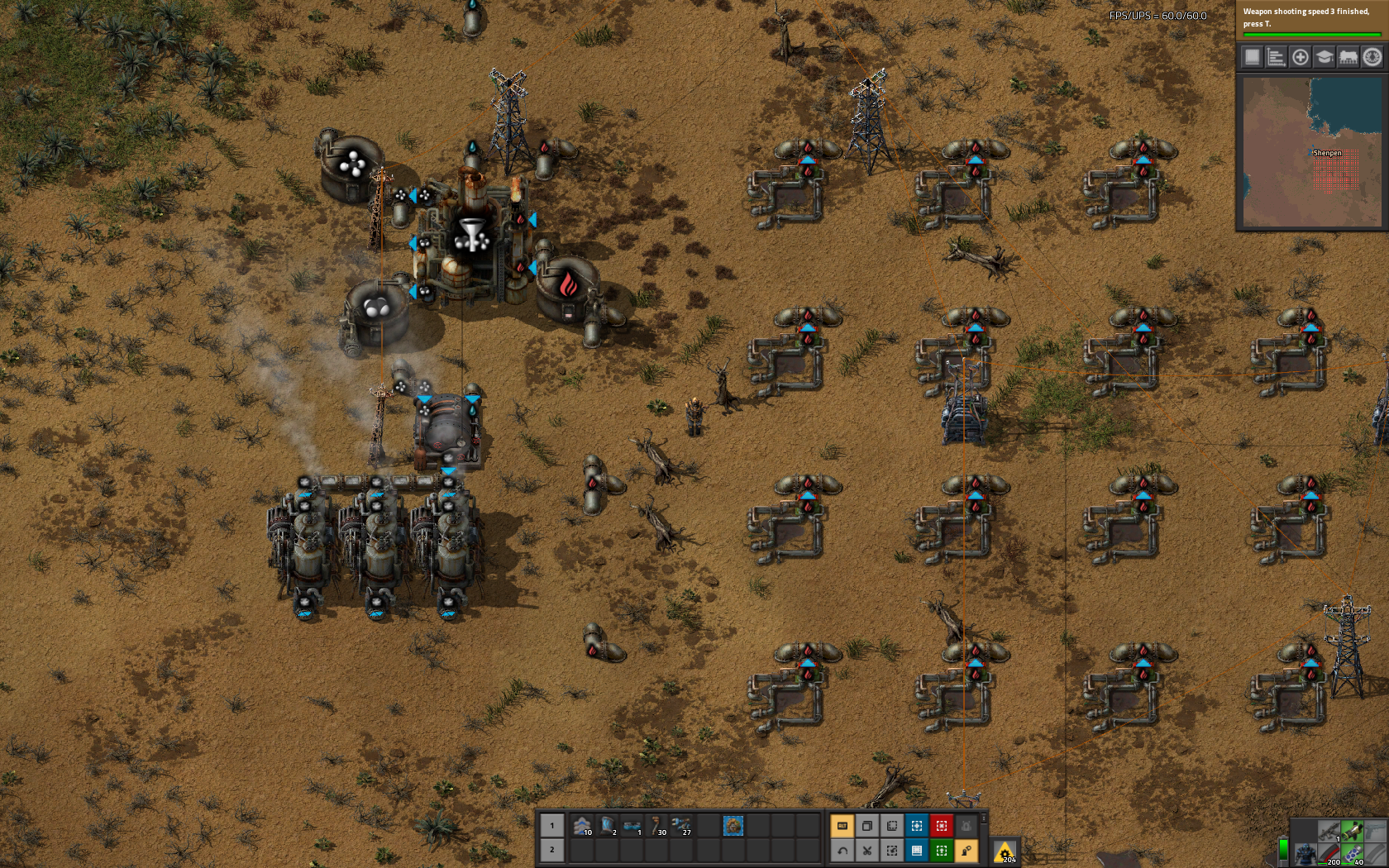Image resolution: width=1389 pixels, height=868 pixels.
Task: Open the achievements wreath button
Action: coord(1372,57)
